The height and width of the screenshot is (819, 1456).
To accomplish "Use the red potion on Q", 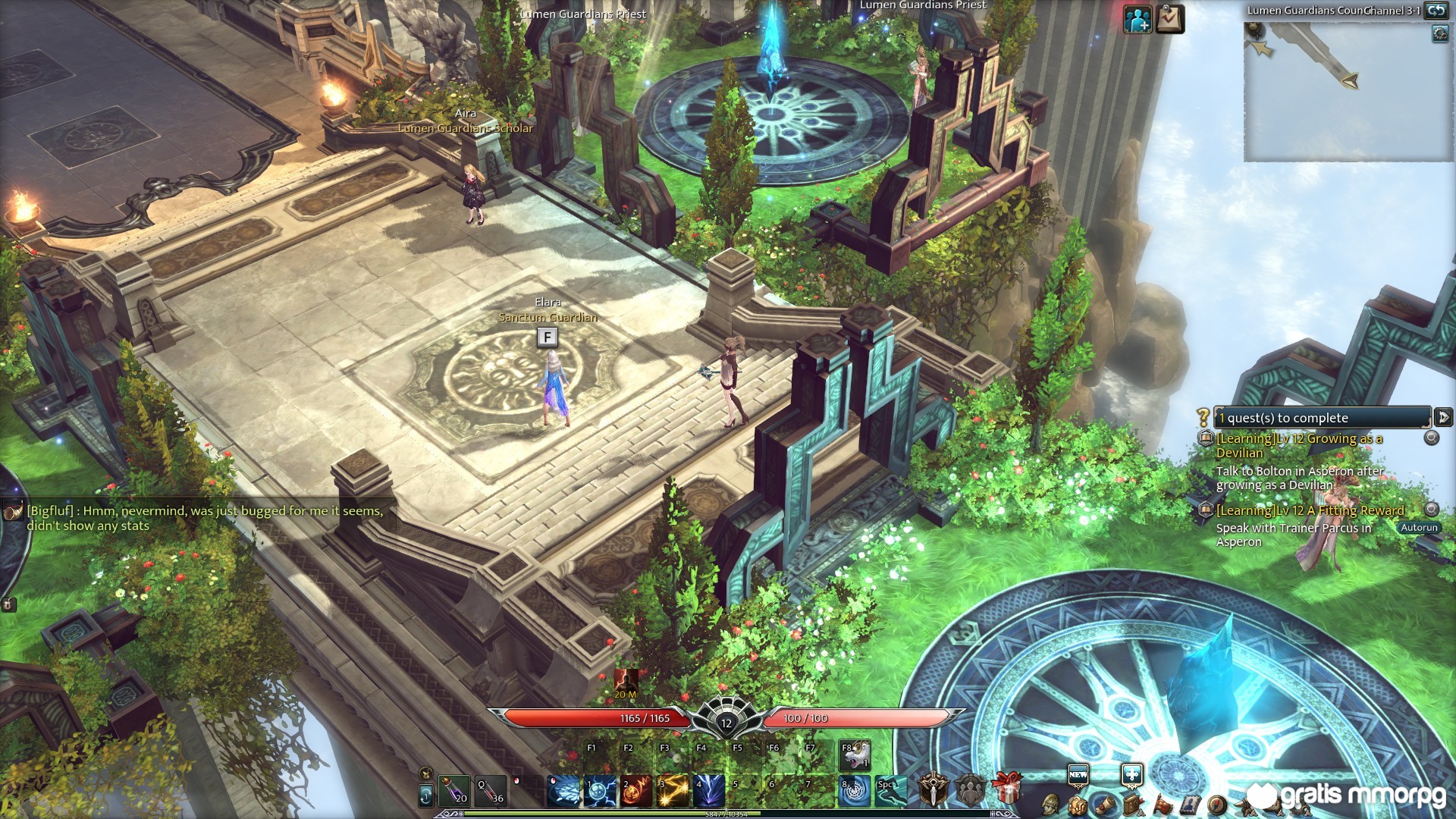I will coord(491,790).
